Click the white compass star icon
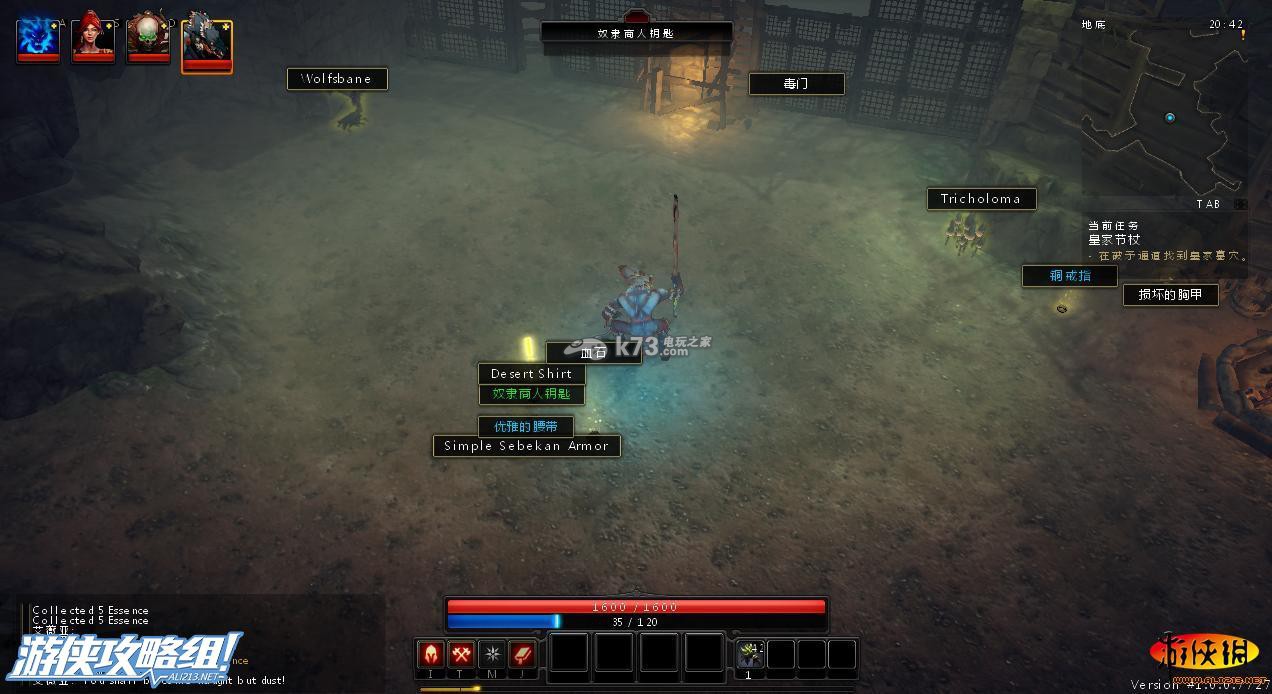Screen dimensions: 1272x694 pyautogui.click(x=492, y=654)
